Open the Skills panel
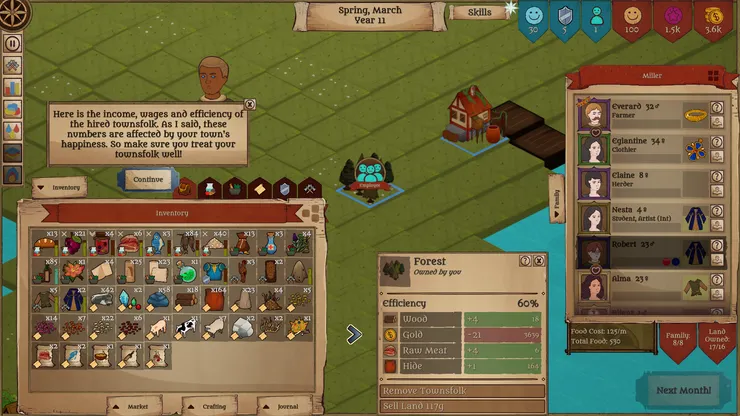The height and width of the screenshot is (416, 740). tap(480, 13)
